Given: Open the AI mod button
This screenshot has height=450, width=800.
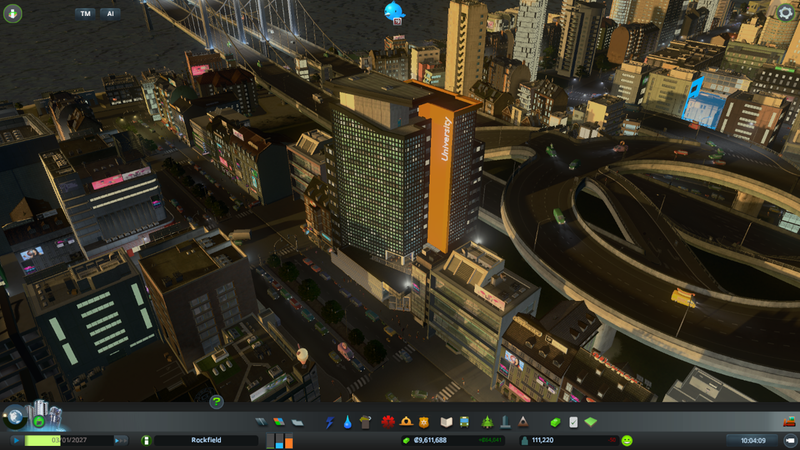Looking at the screenshot, I should point(109,14).
